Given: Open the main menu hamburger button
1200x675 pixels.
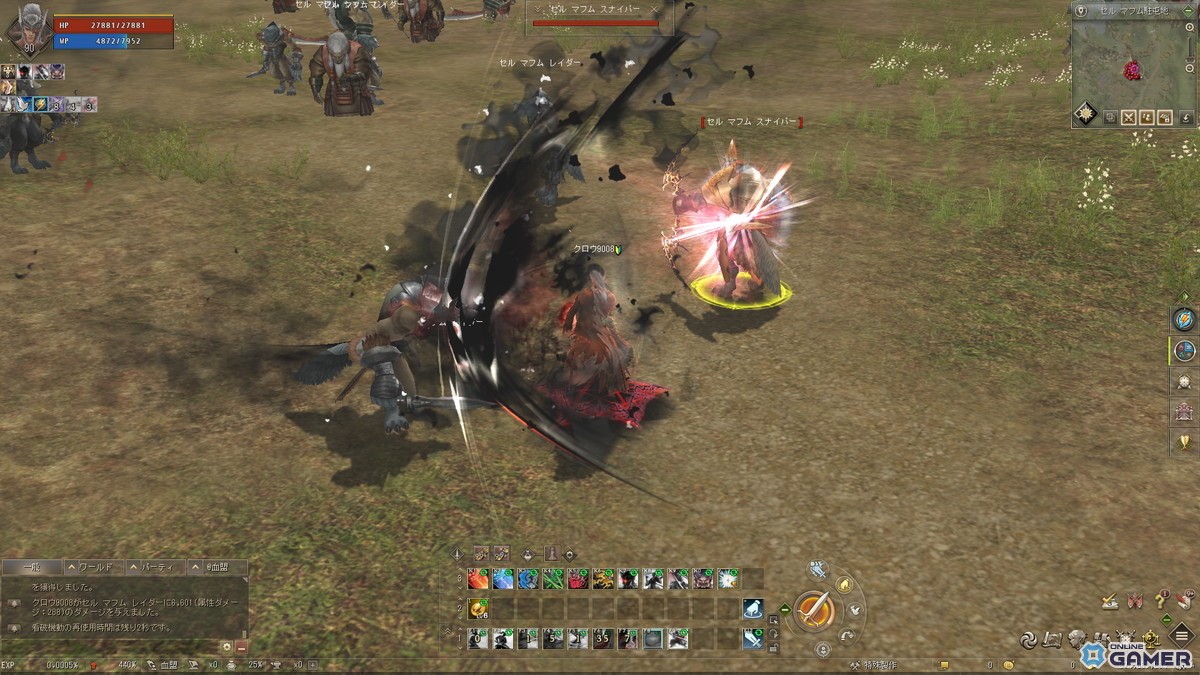Looking at the screenshot, I should coord(1184,639).
